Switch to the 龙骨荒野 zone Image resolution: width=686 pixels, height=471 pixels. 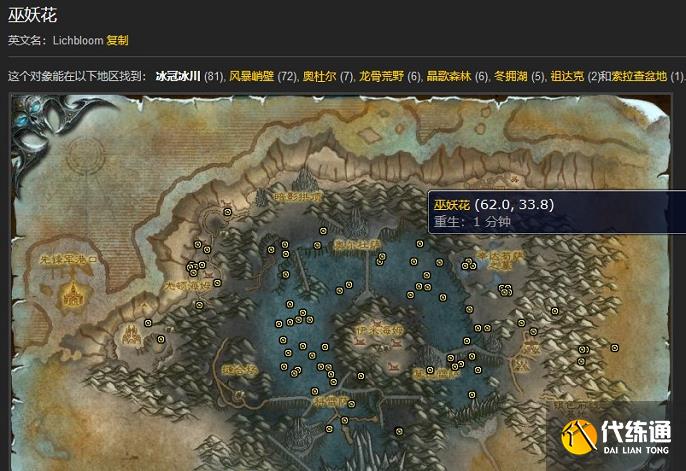[x=381, y=76]
